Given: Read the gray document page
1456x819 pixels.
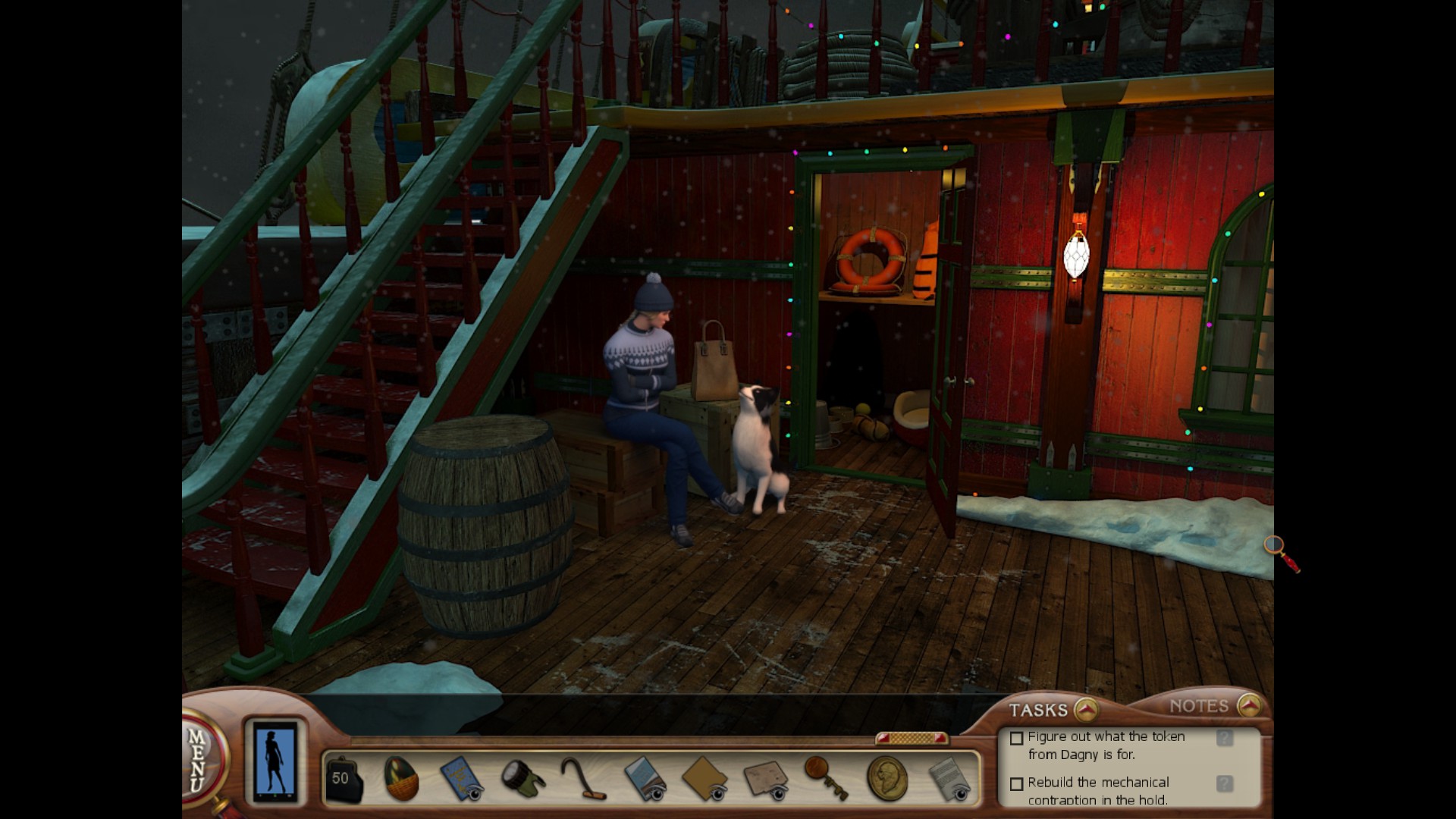Looking at the screenshot, I should click(x=948, y=780).
